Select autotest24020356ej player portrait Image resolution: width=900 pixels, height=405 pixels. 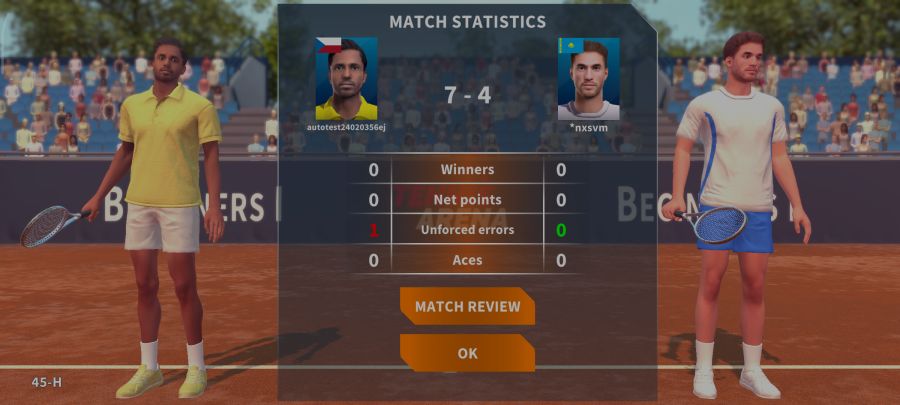(x=346, y=79)
